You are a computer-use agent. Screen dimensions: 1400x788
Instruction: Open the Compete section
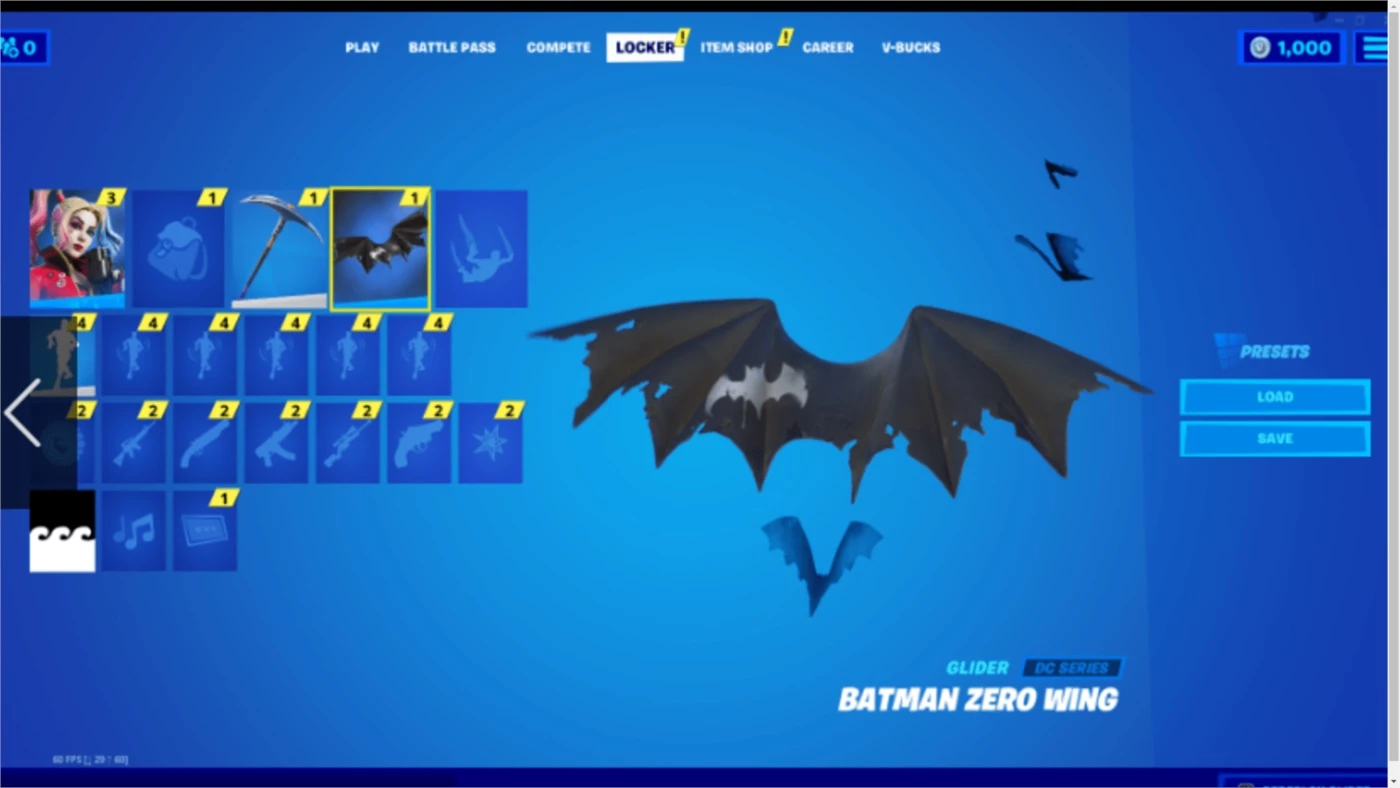(557, 47)
